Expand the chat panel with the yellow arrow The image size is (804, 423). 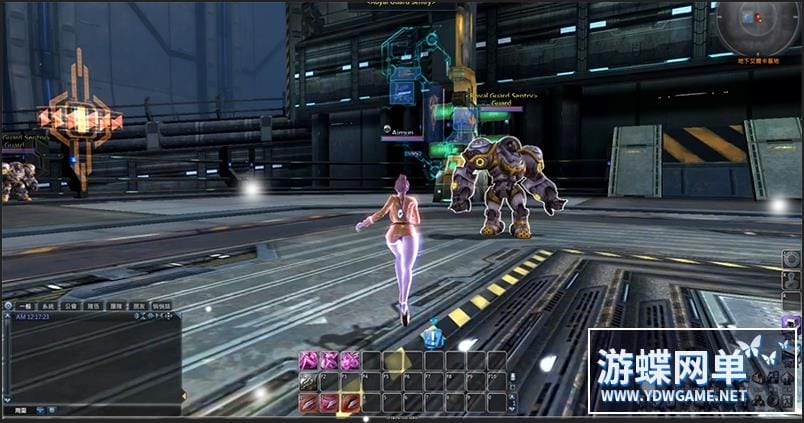(183, 396)
